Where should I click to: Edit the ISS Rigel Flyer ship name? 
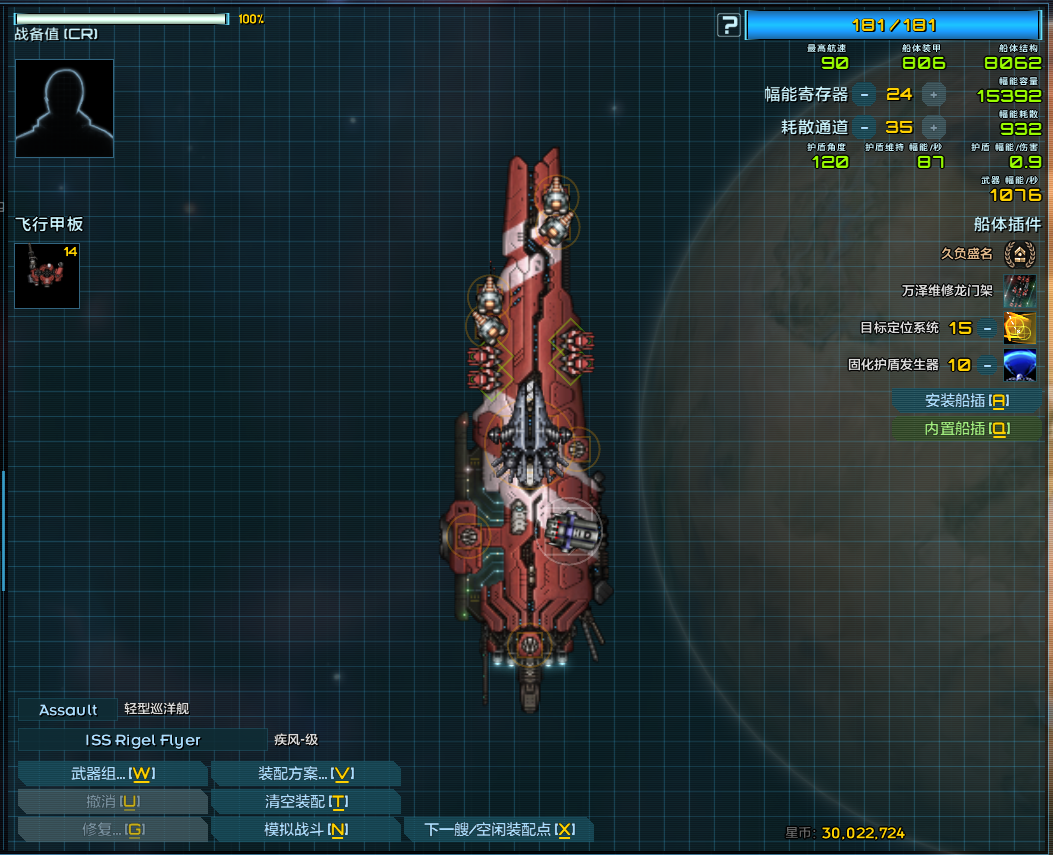(x=142, y=740)
